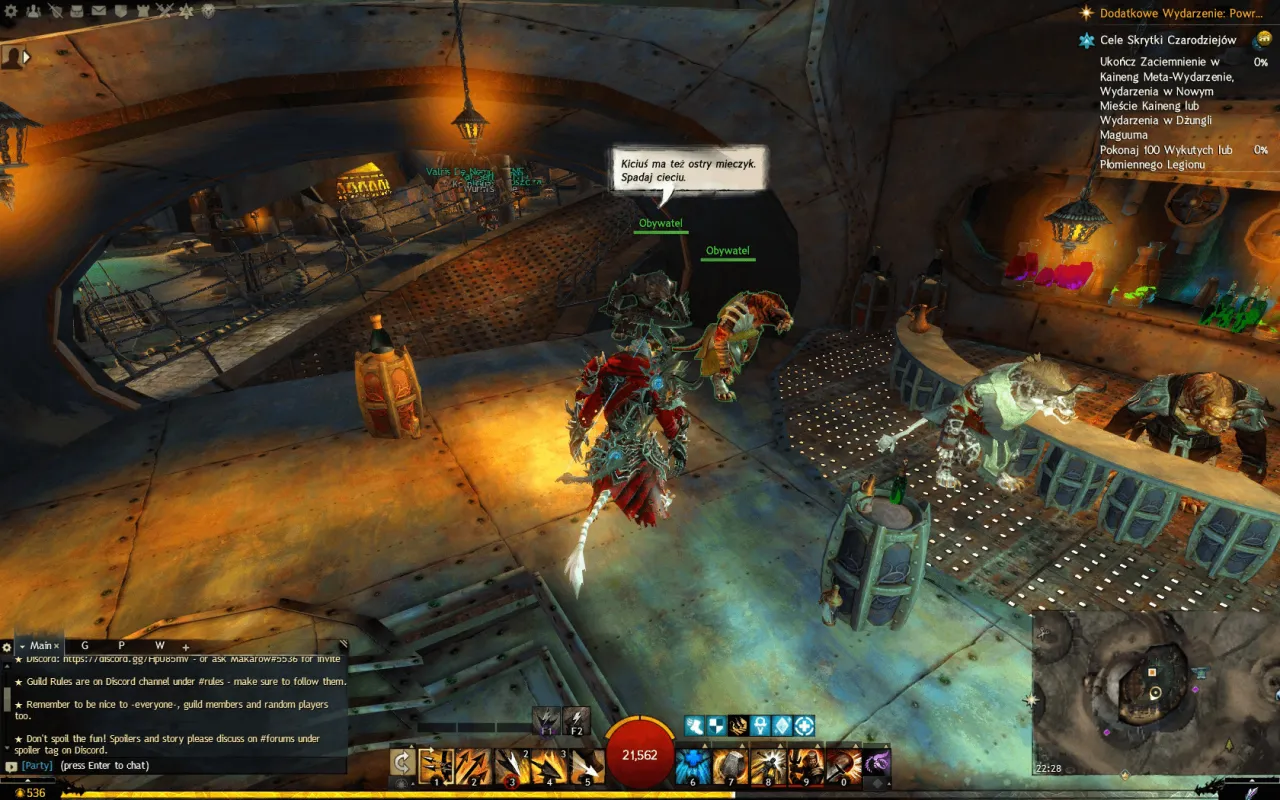Switch to the W chat tab

[159, 646]
